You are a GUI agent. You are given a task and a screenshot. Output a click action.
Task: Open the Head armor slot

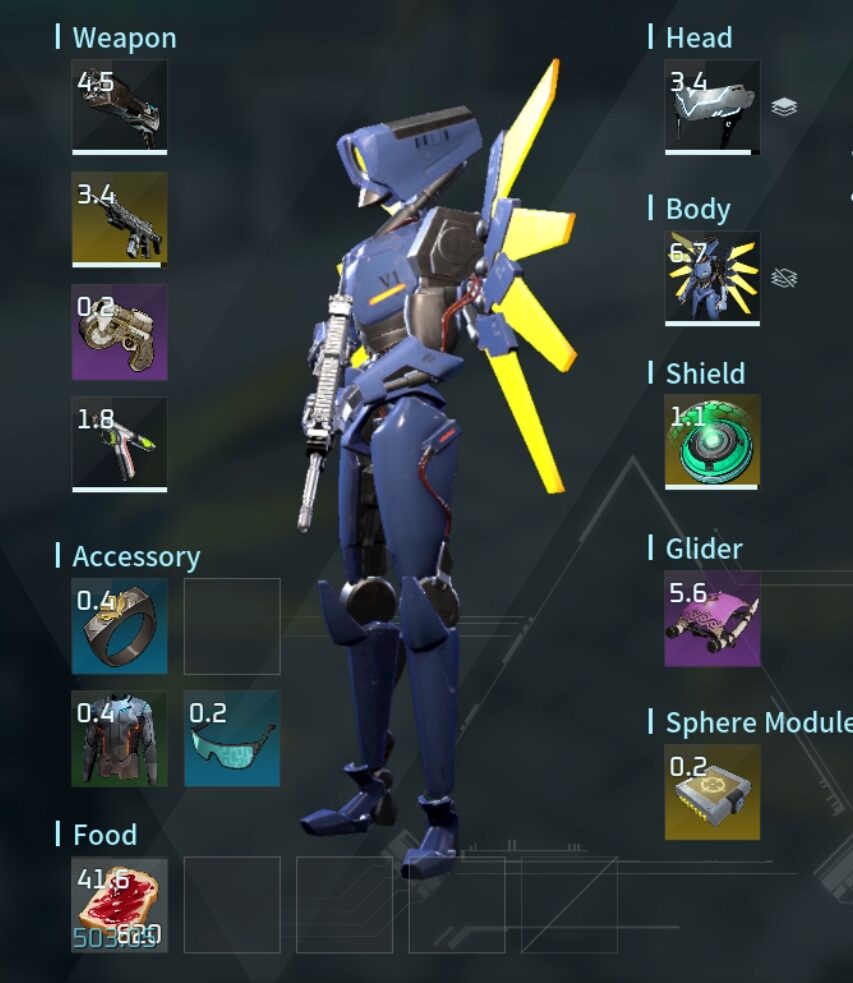click(x=712, y=106)
